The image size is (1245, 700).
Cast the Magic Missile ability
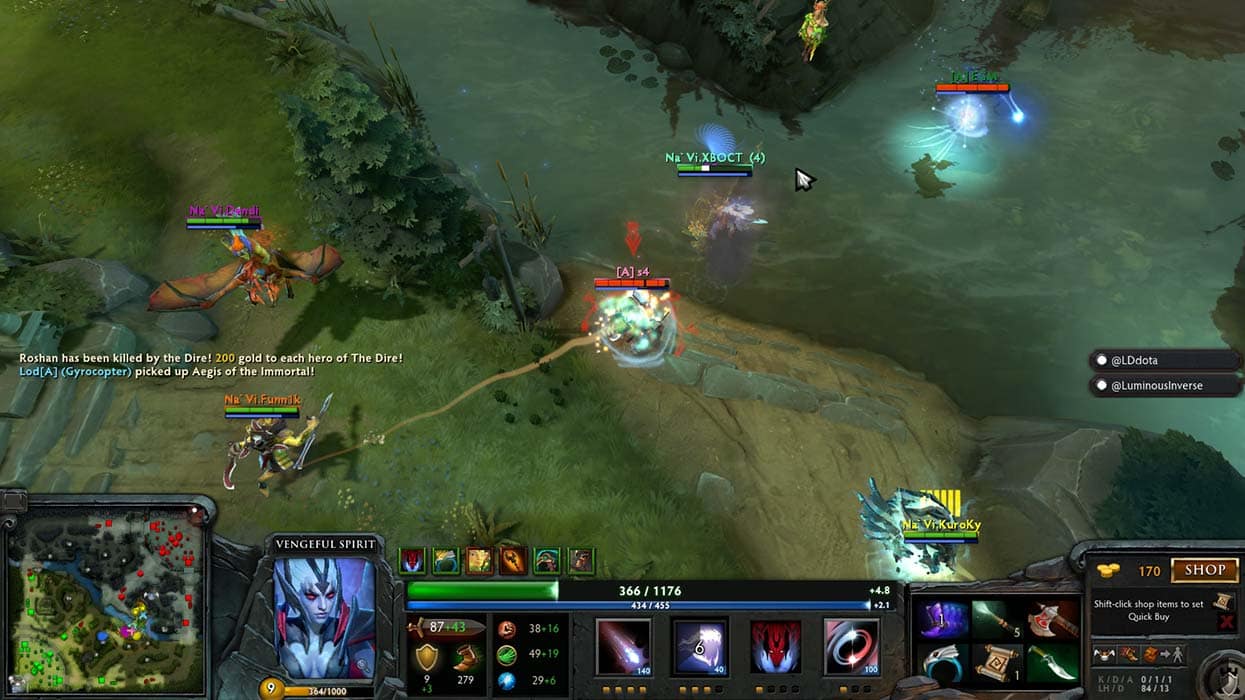tap(623, 647)
